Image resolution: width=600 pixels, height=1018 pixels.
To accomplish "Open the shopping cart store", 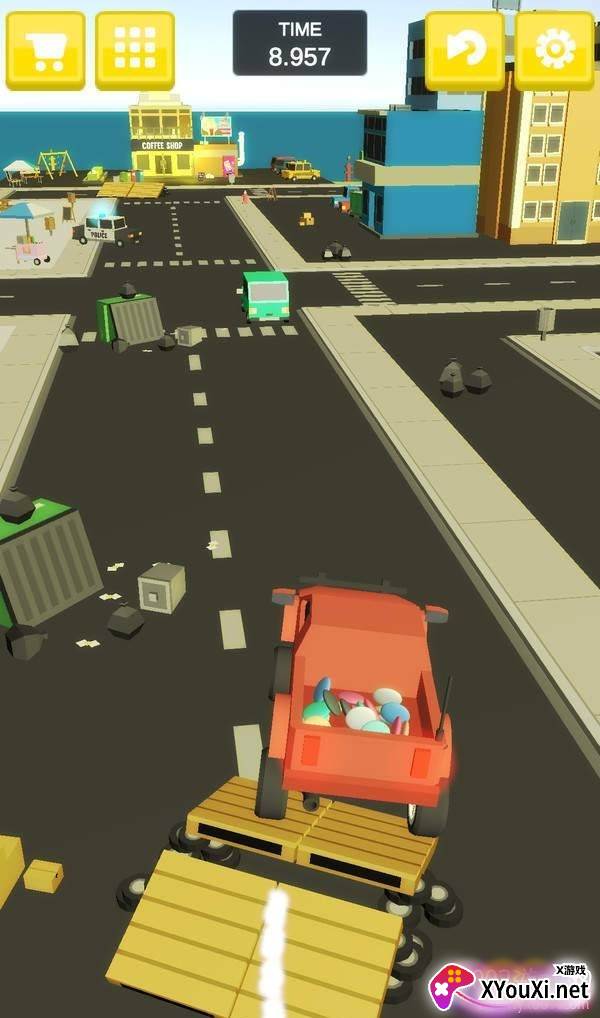I will pyautogui.click(x=45, y=49).
